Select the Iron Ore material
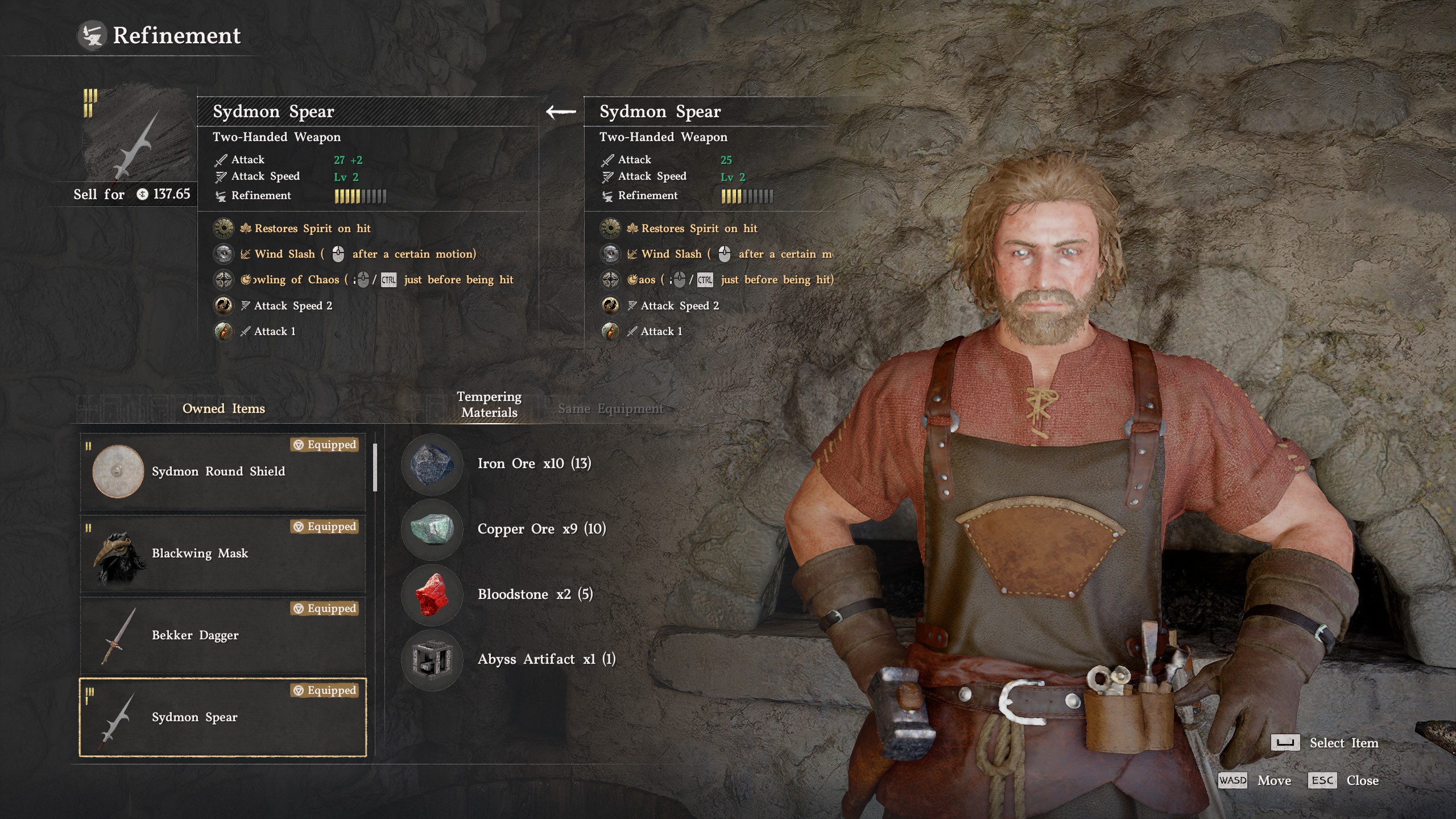The width and height of the screenshot is (1456, 819). pos(432,464)
